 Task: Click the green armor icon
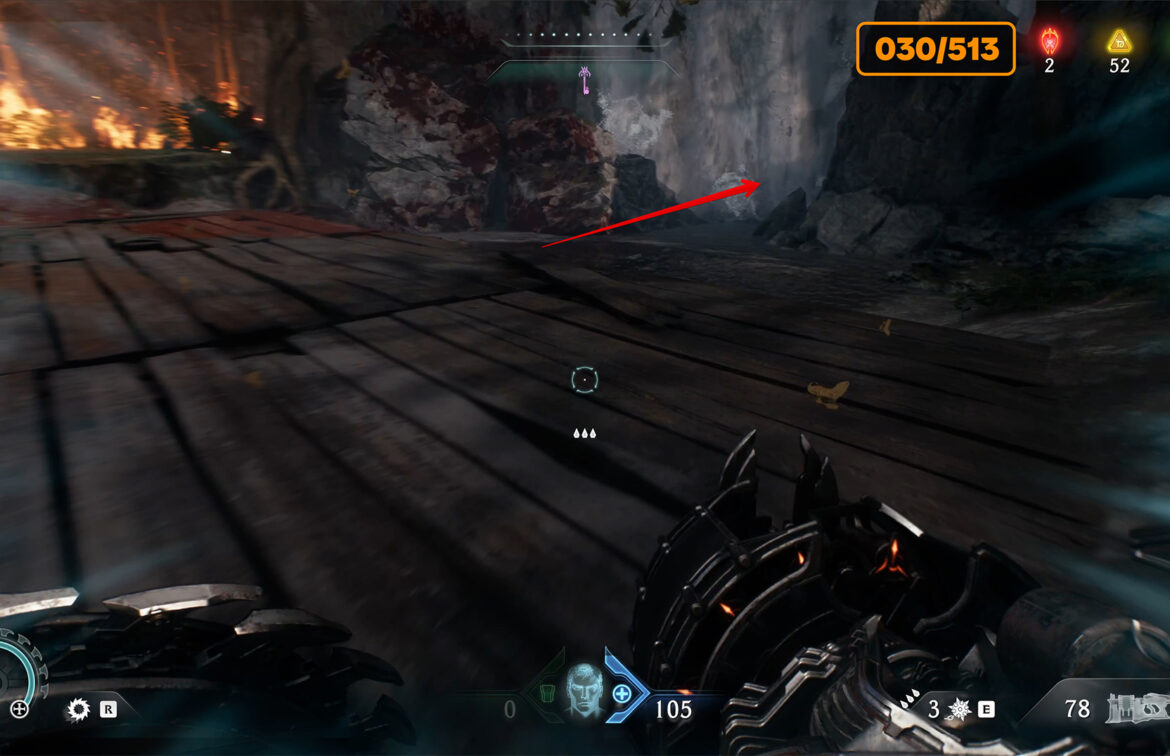tap(544, 694)
